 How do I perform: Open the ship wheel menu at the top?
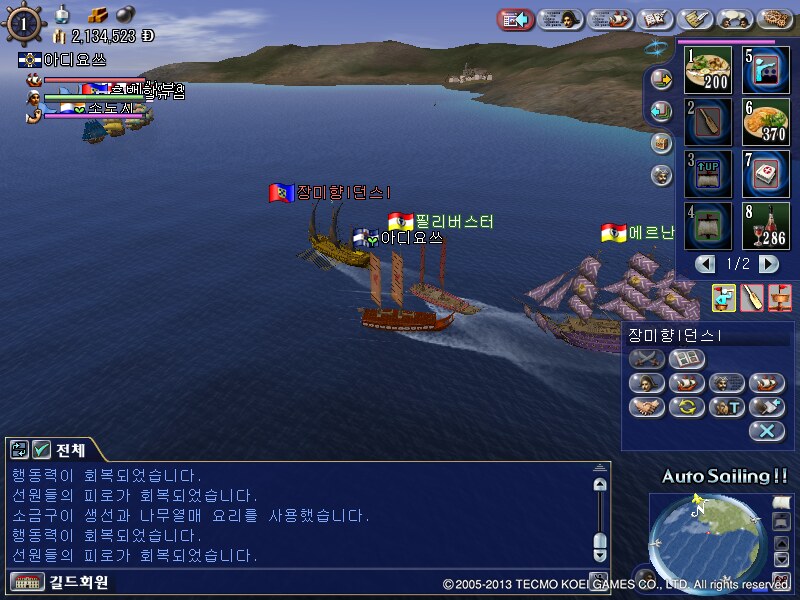(24, 23)
